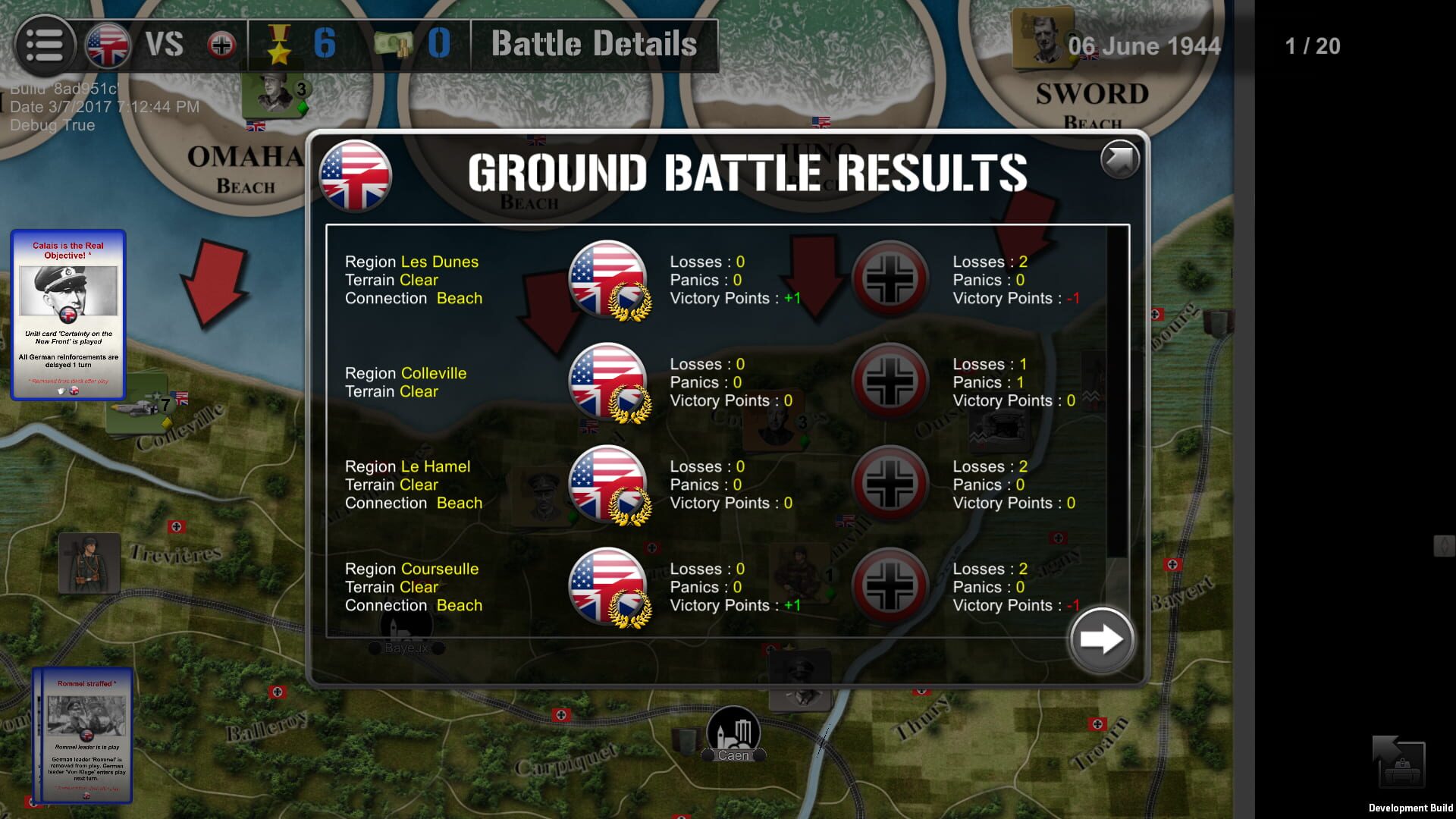Open the hamburger menu in top-left corner

pyautogui.click(x=45, y=45)
